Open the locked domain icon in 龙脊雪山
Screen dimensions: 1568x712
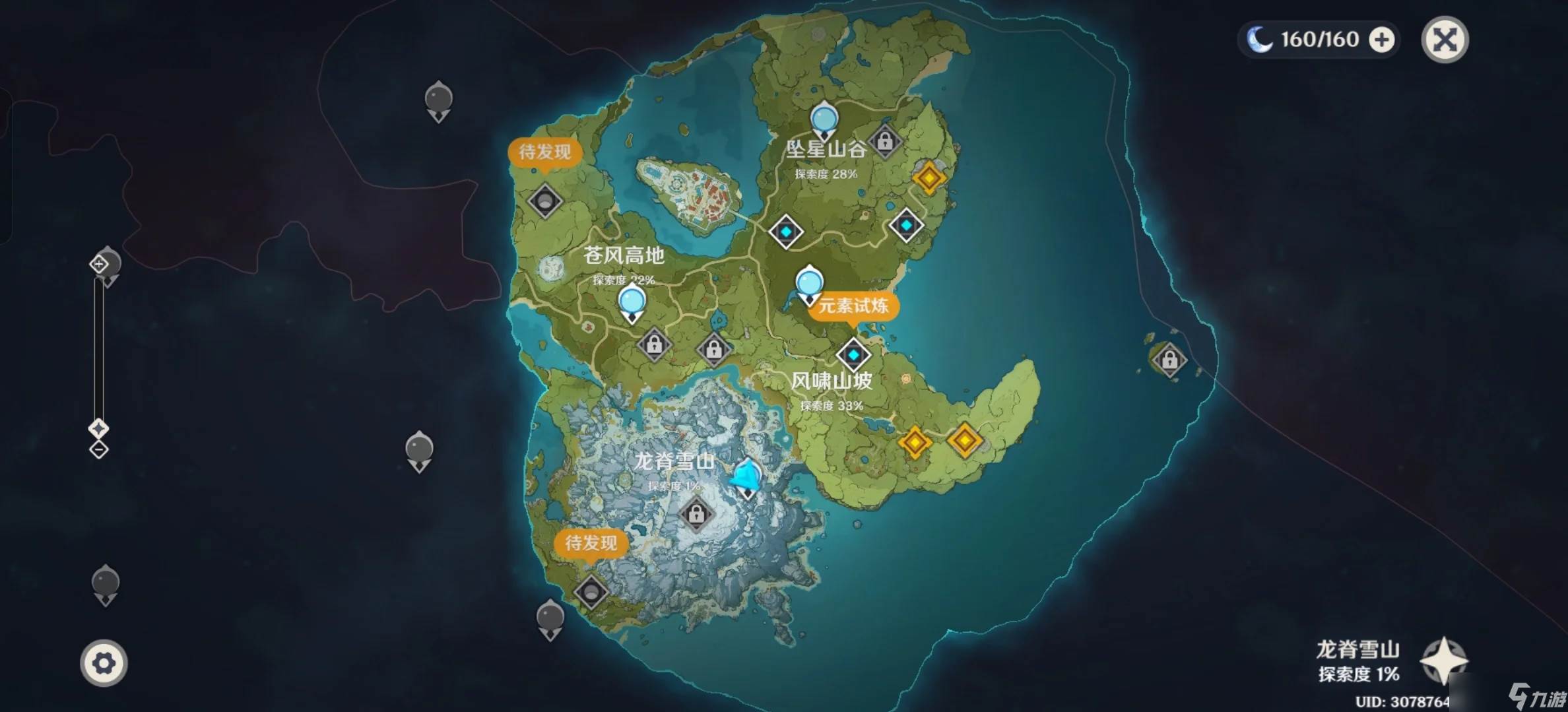point(698,513)
